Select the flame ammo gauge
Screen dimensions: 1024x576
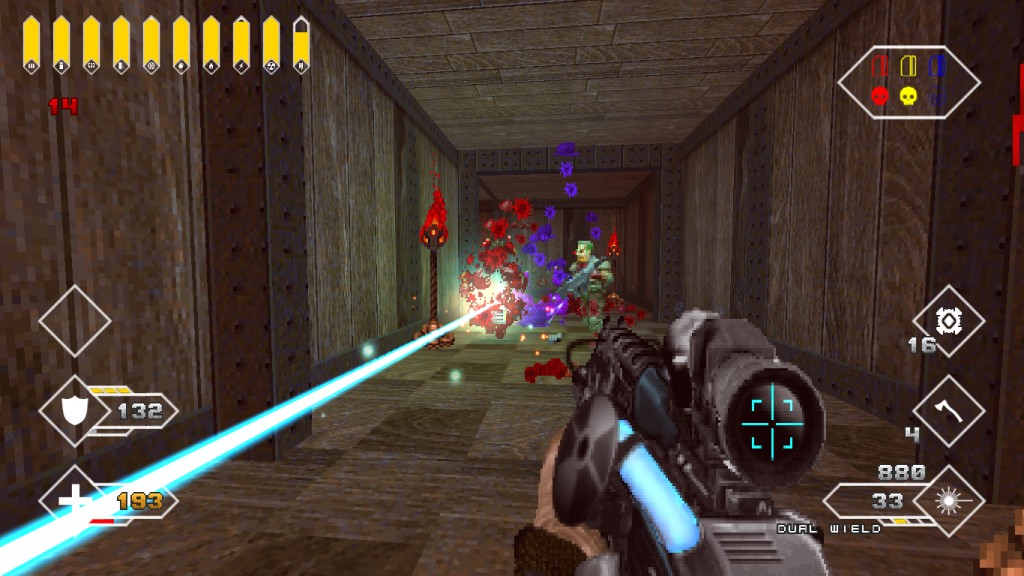(211, 45)
